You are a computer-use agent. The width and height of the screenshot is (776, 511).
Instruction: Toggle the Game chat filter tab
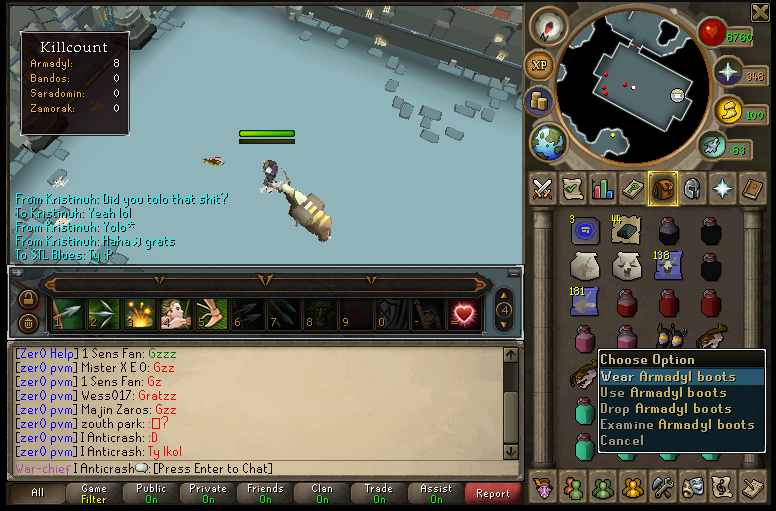(94, 493)
